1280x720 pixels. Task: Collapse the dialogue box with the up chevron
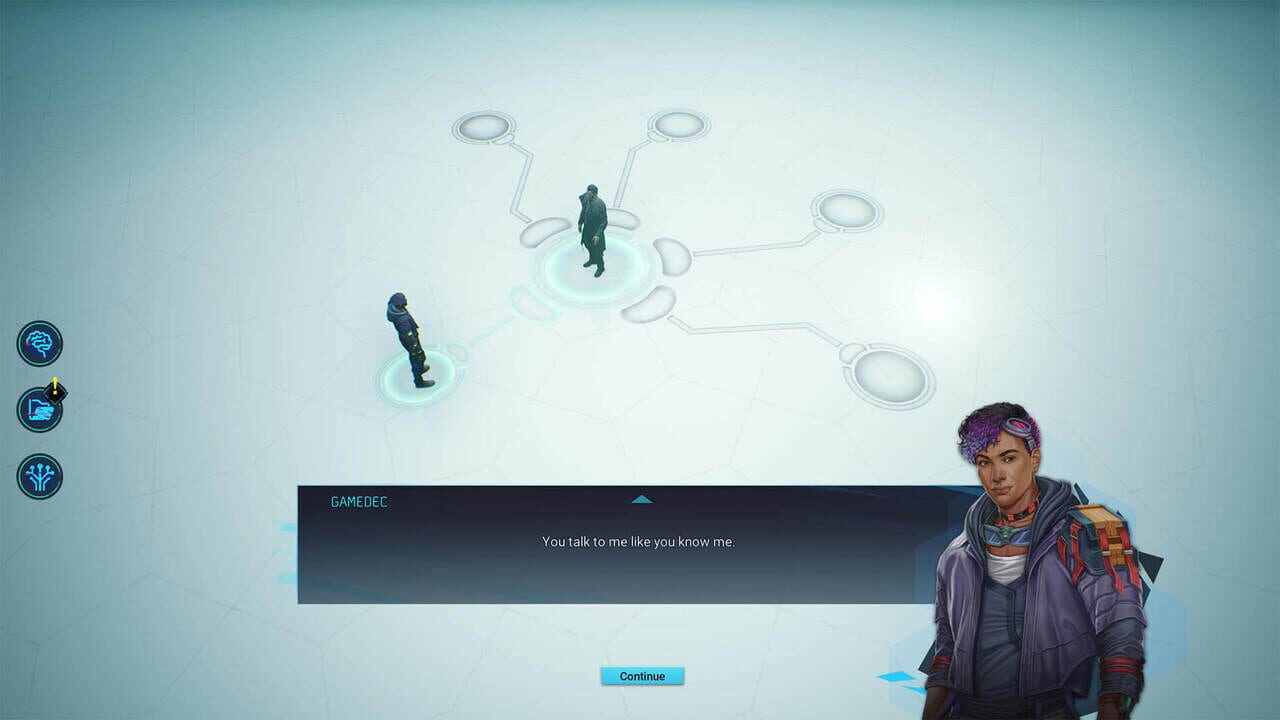(641, 499)
